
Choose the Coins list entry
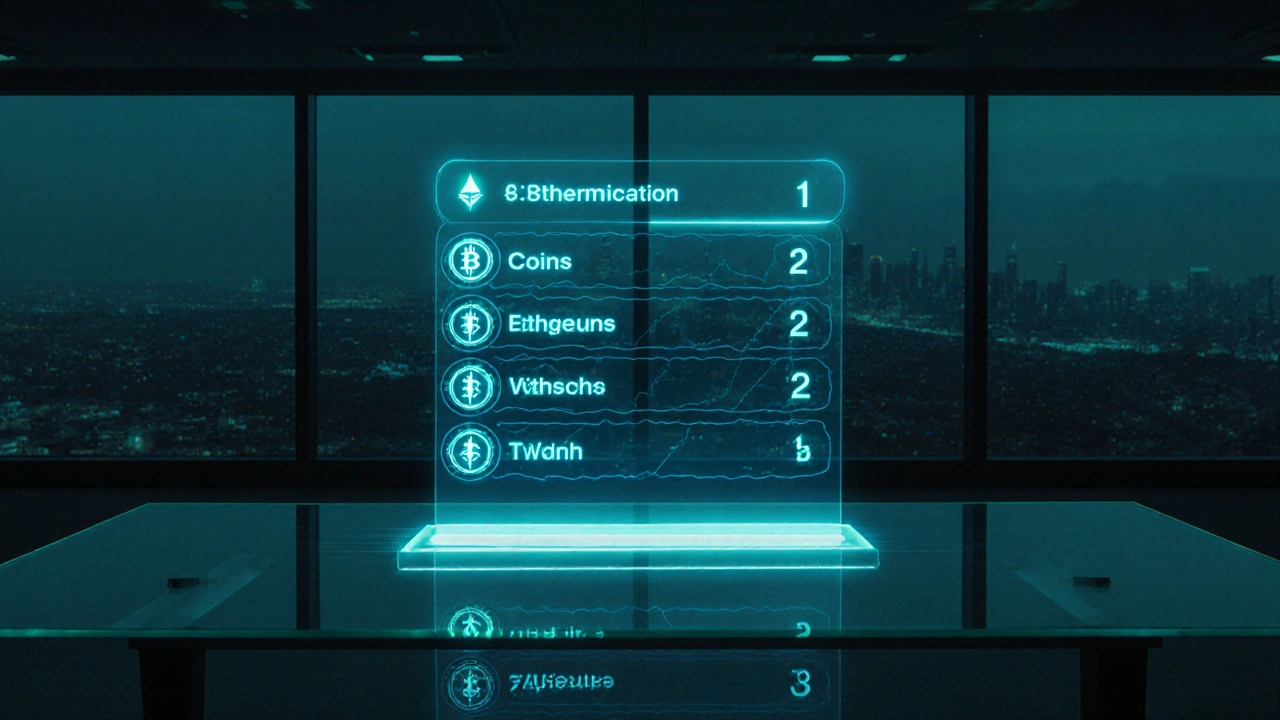coord(636,261)
